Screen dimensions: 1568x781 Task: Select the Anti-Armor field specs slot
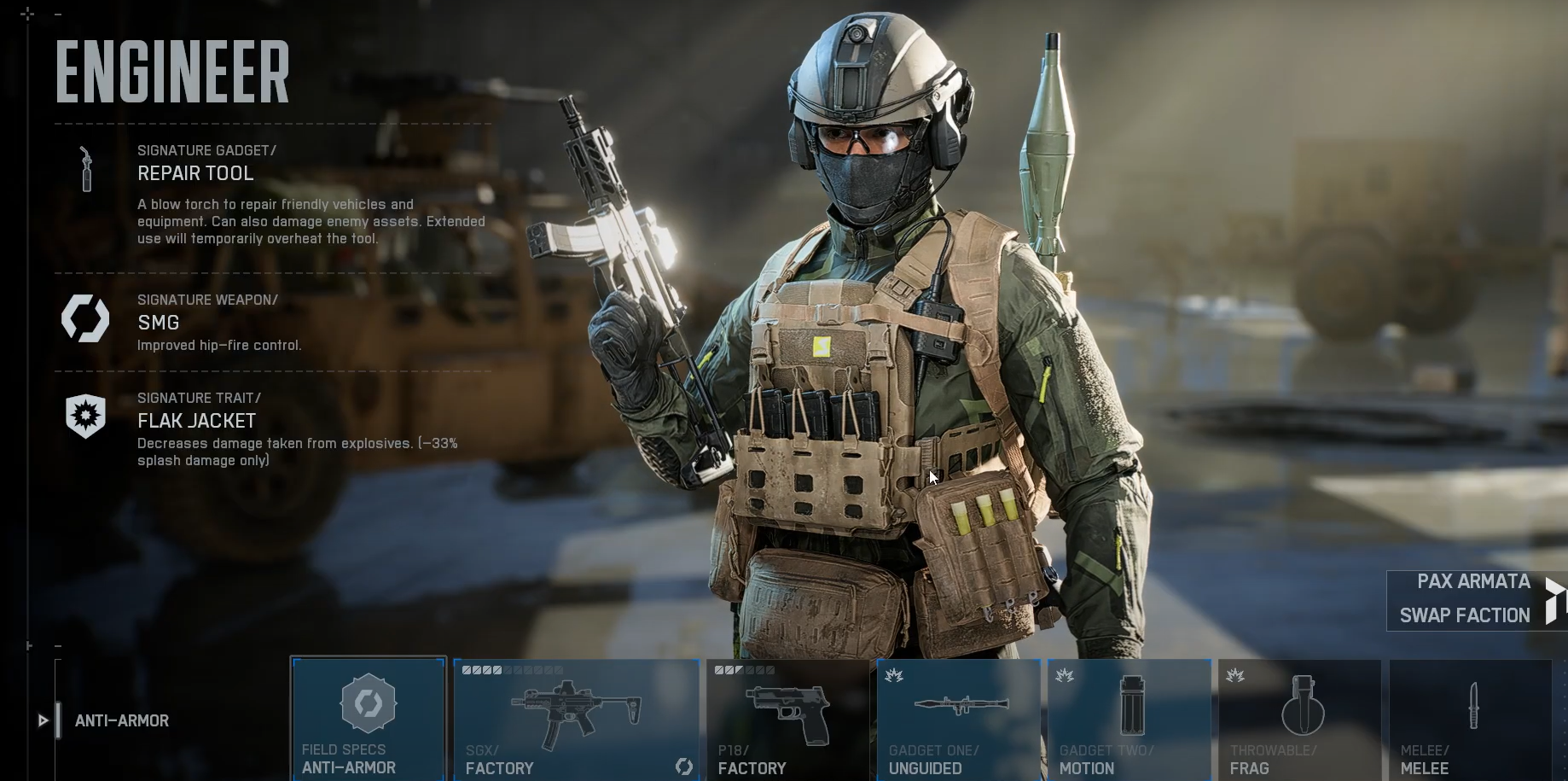coord(369,719)
